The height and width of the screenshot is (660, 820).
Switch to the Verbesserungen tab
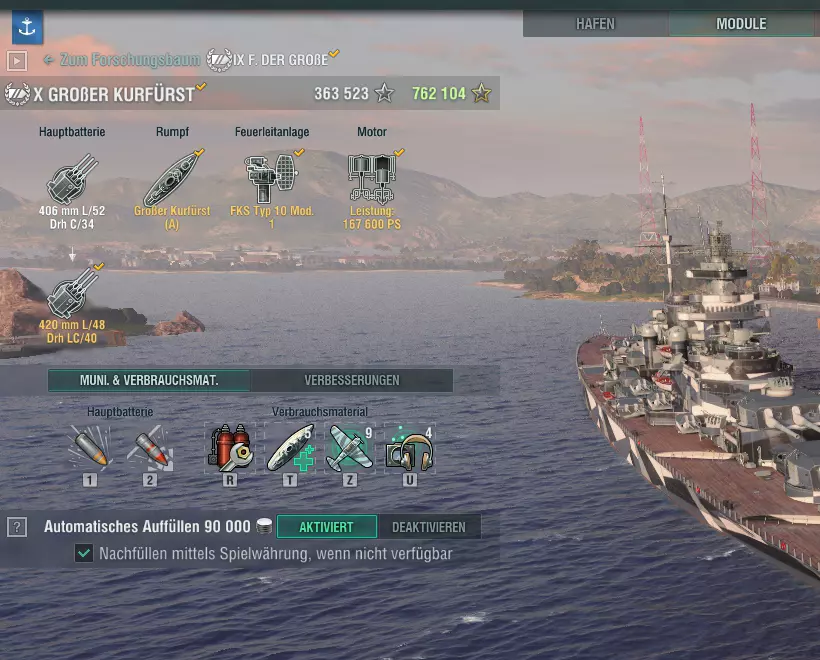click(351, 380)
